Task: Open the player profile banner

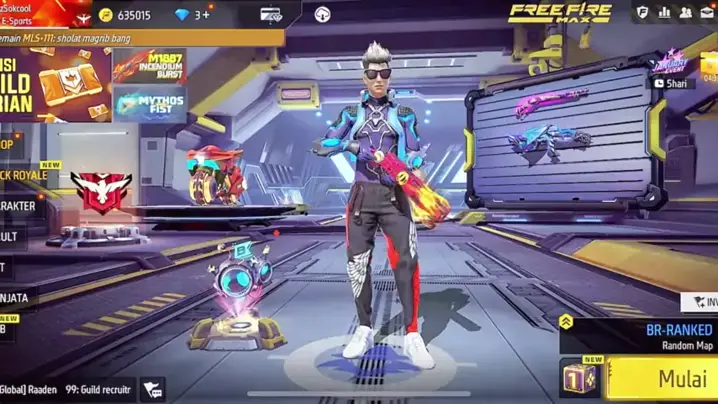Action: pos(40,13)
